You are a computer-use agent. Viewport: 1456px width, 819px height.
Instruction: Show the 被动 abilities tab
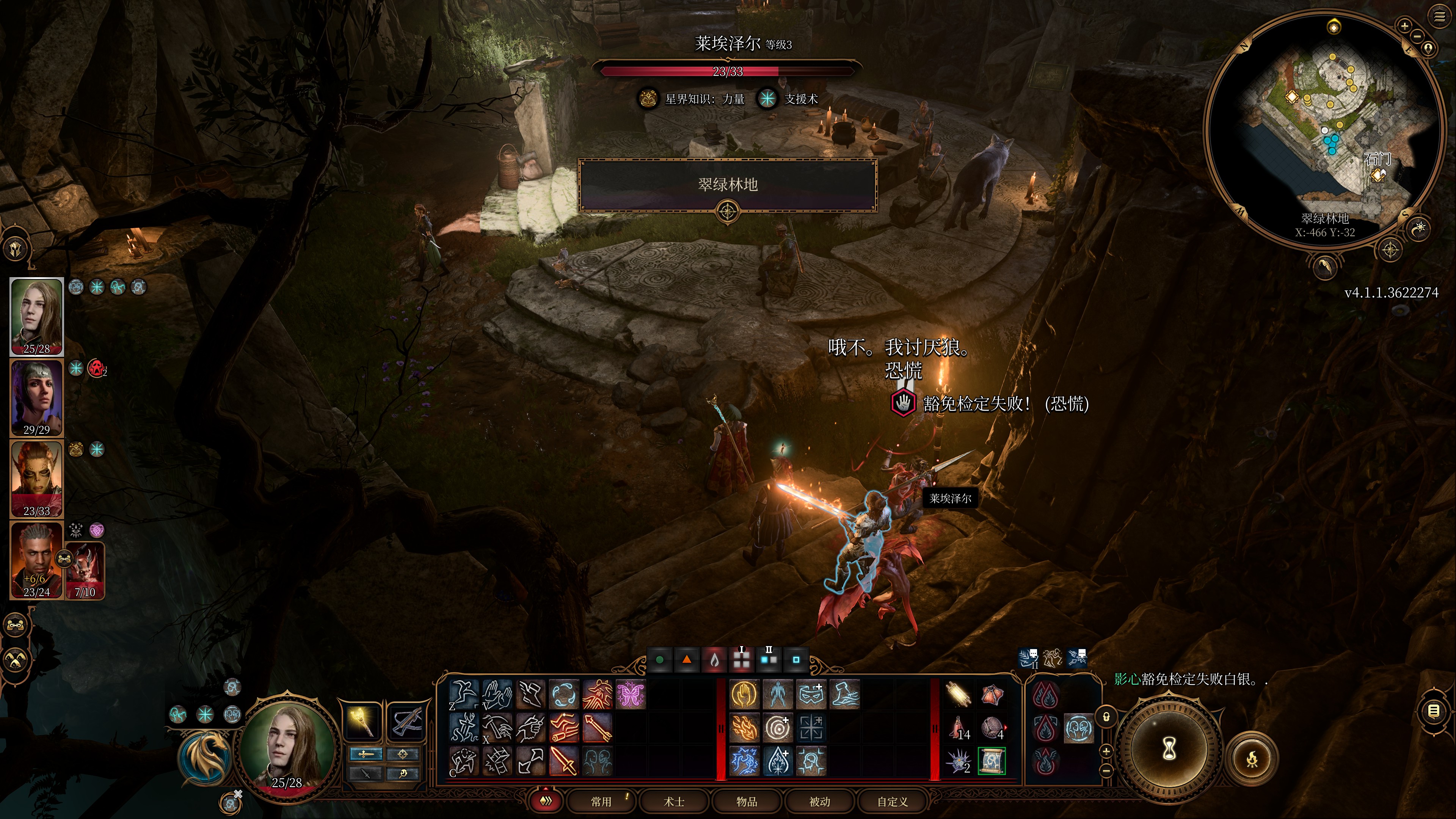point(819,801)
